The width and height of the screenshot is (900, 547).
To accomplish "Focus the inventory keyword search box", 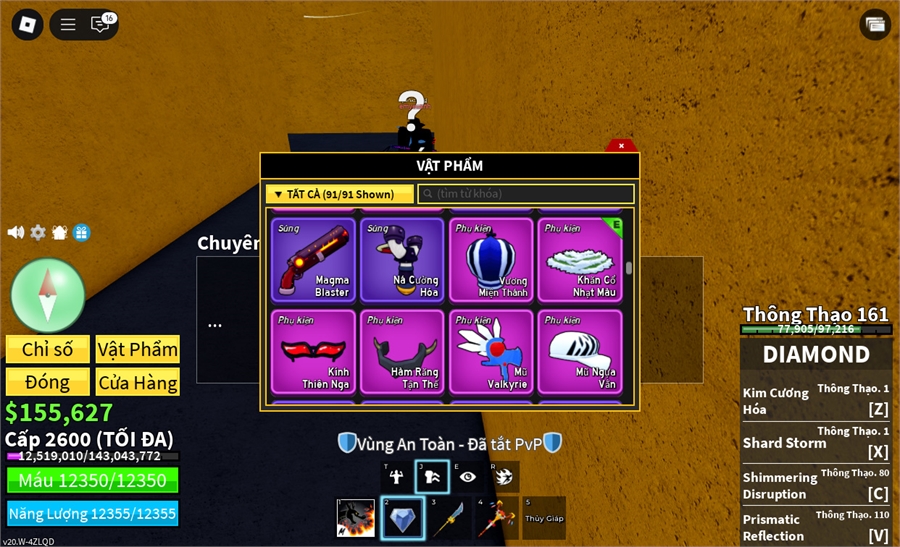I will [525, 194].
